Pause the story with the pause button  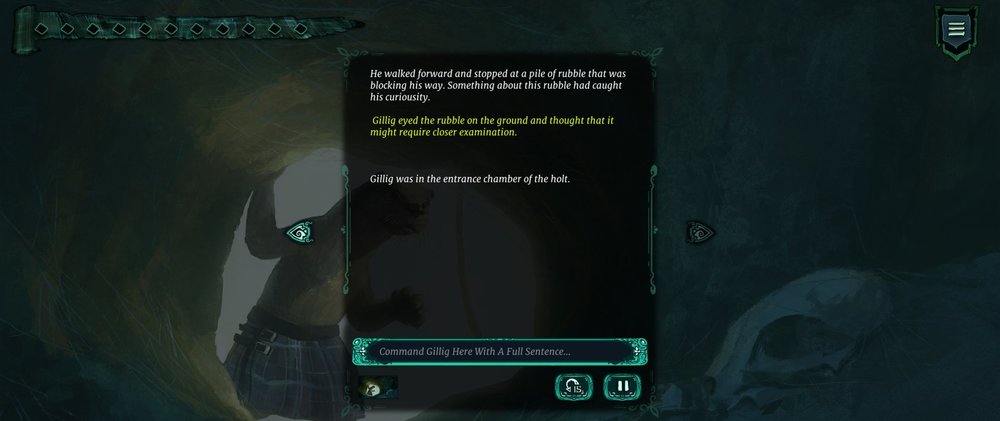622,385
